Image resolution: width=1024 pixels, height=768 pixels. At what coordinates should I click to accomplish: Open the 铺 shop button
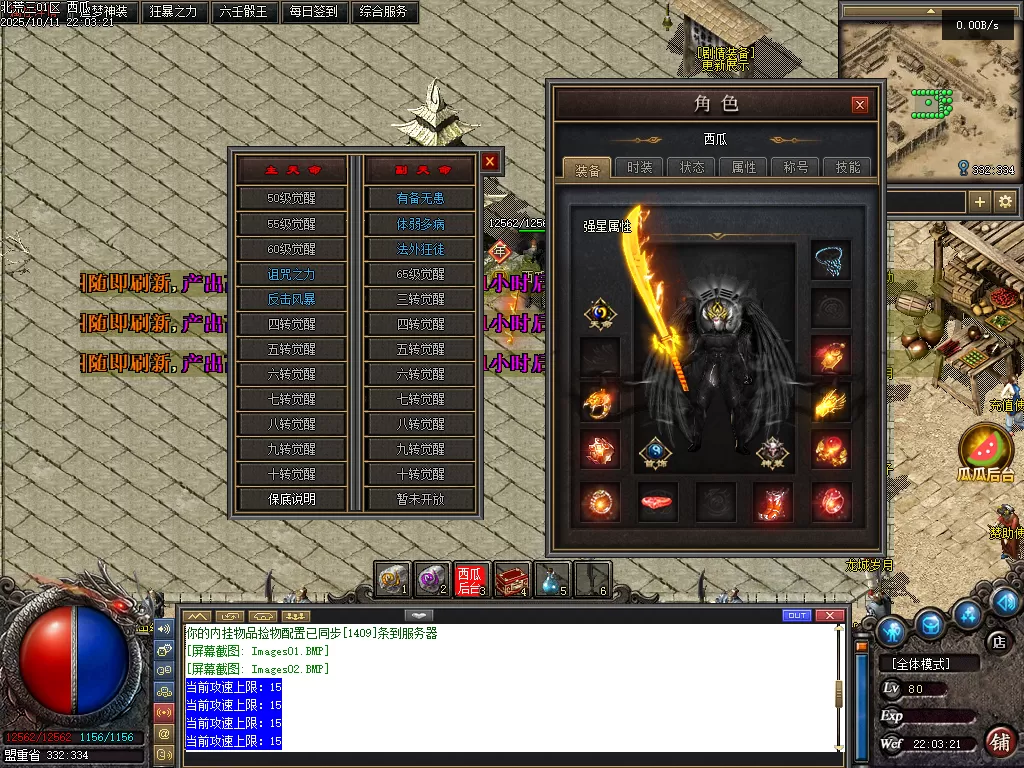click(x=998, y=741)
